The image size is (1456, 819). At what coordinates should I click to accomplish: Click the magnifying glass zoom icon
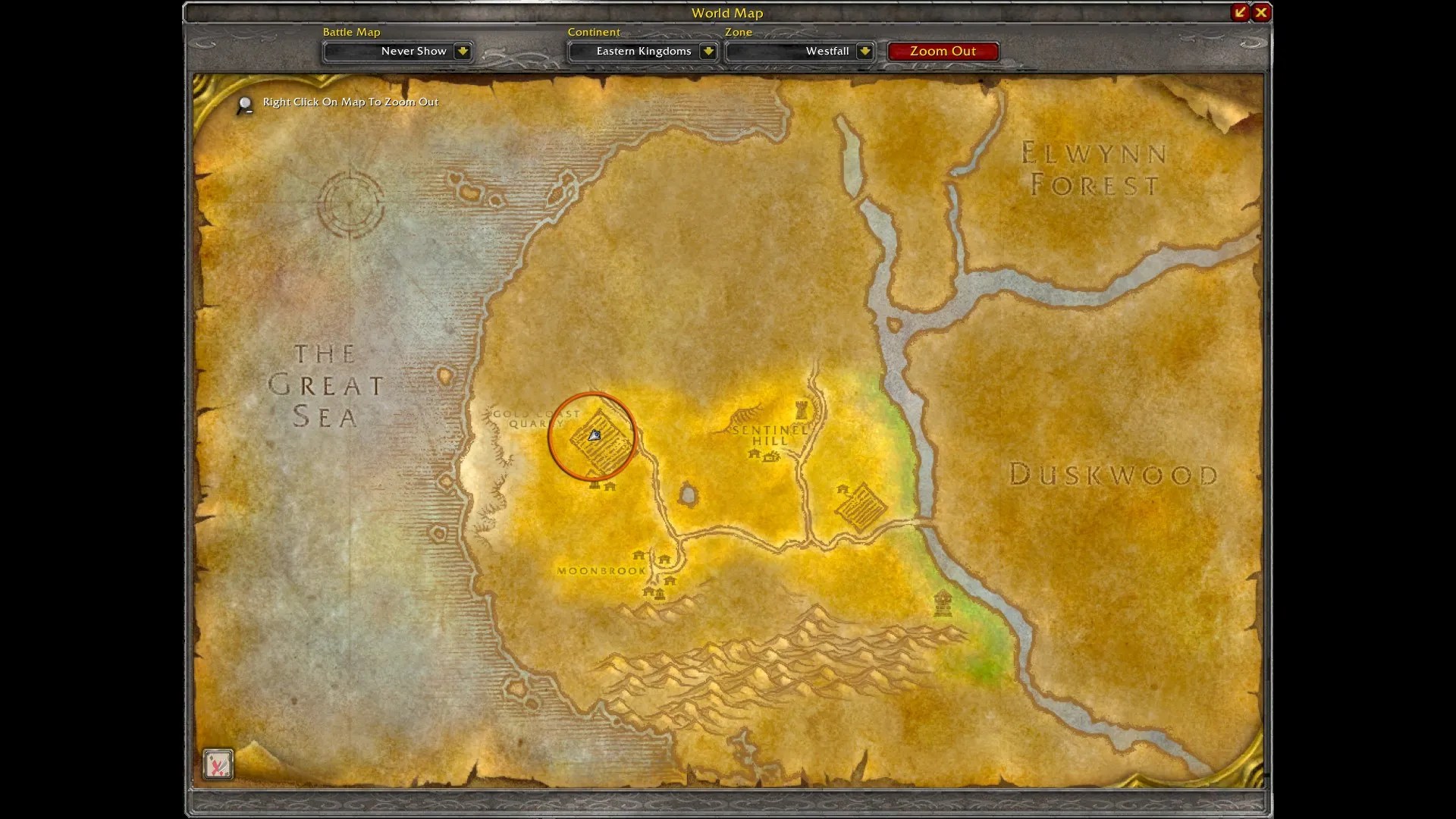tap(244, 105)
